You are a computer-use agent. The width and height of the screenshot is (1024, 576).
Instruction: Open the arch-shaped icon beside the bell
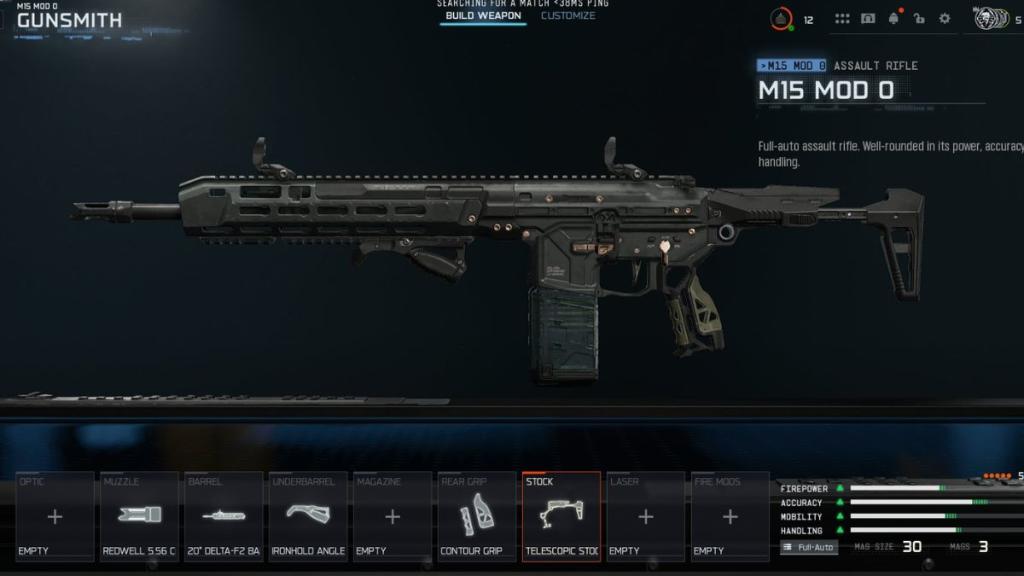868,19
